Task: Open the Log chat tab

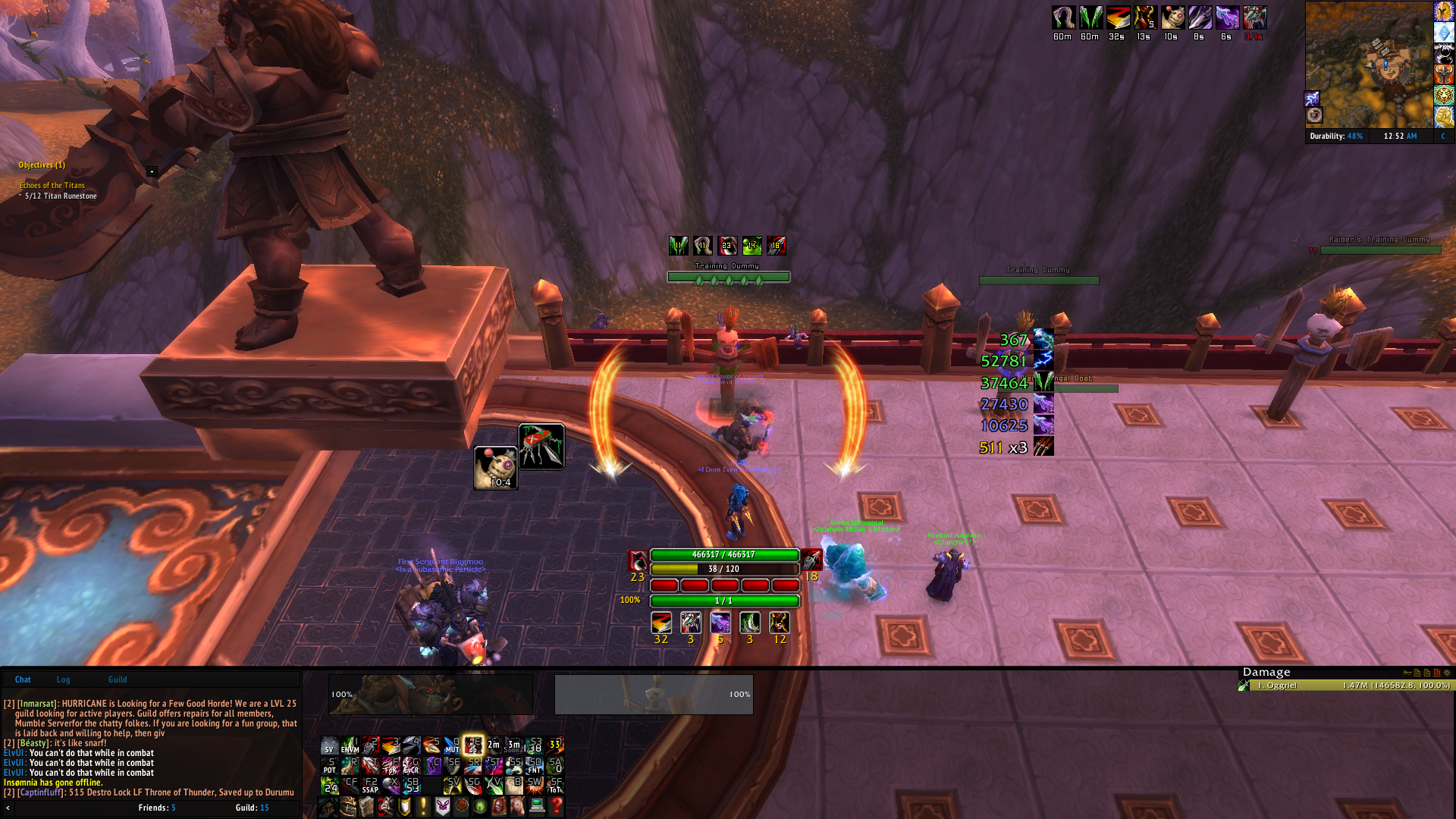Action: (63, 679)
